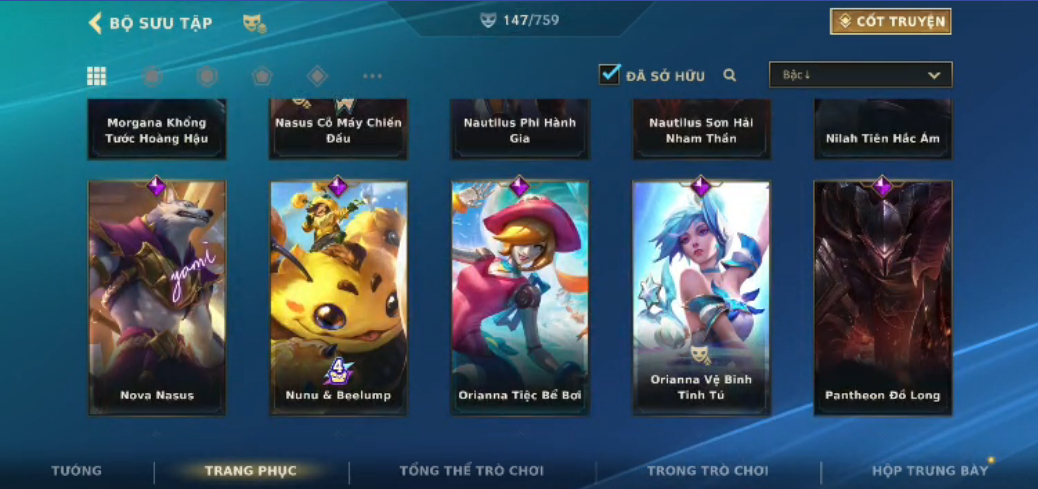
Task: Select the grid view filter icon
Action: click(97, 76)
